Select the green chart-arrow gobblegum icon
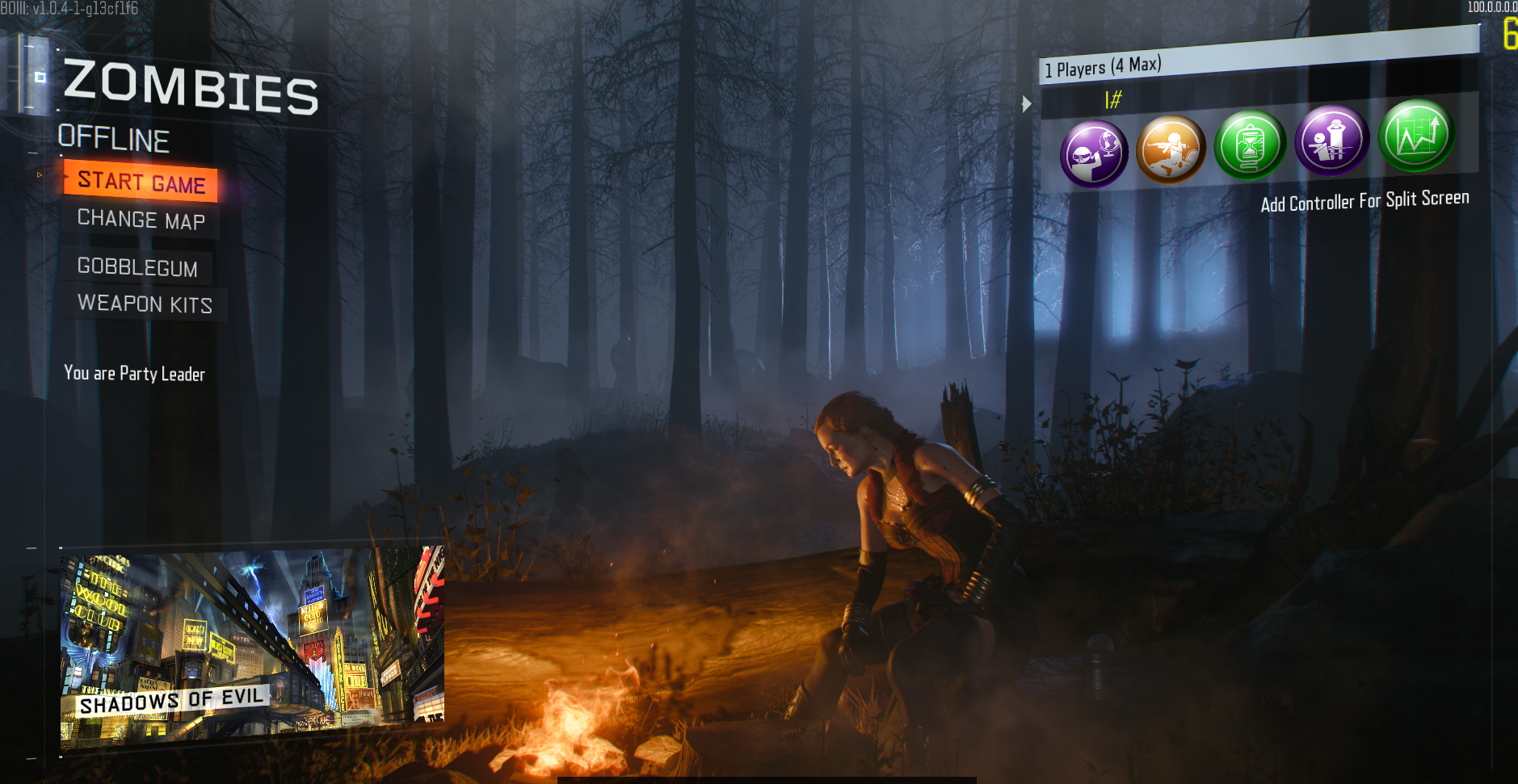 (1416, 136)
